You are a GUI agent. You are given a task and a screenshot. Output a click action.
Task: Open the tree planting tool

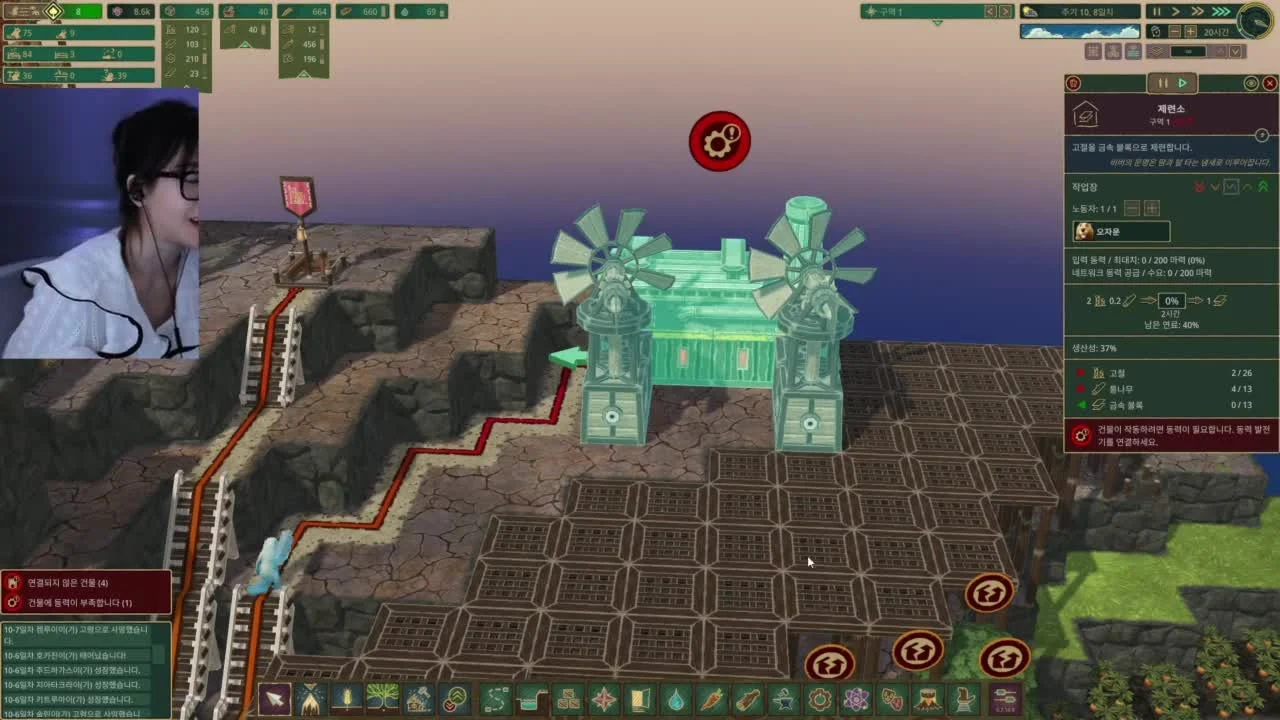pyautogui.click(x=382, y=698)
